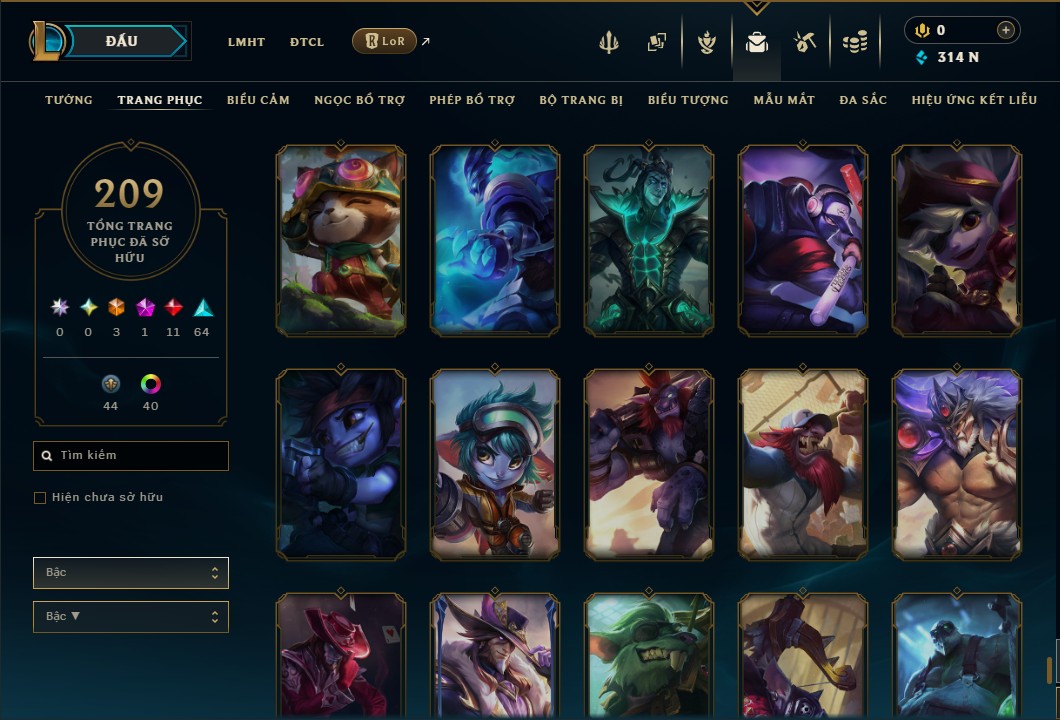Screen dimensions: 1060x720
Task: Select the Teemo skin with goggles hat
Action: pos(342,240)
